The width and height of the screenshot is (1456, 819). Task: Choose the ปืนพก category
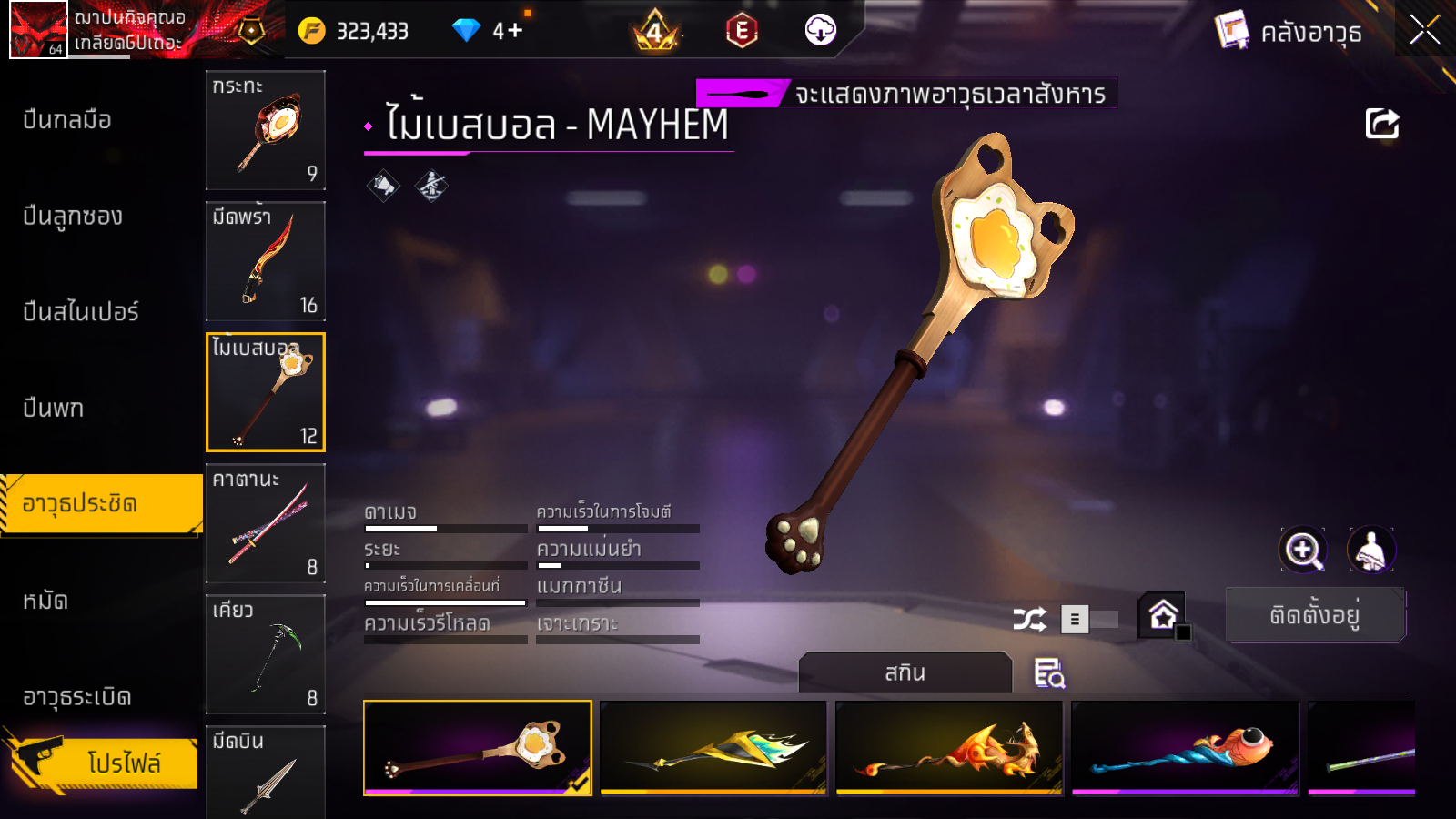[x=54, y=408]
